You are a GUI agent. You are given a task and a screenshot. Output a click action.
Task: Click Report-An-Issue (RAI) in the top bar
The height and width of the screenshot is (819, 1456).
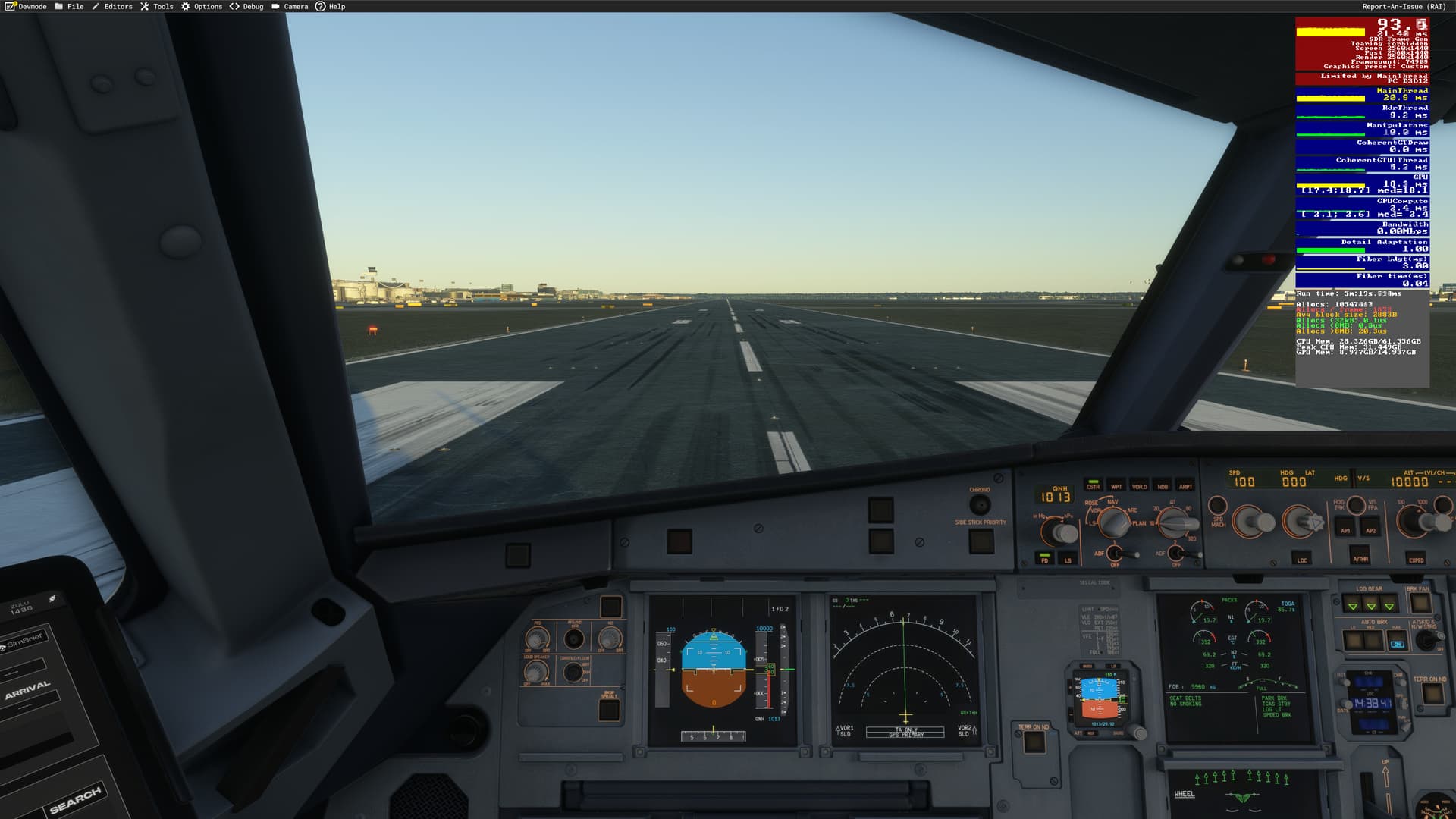1404,6
